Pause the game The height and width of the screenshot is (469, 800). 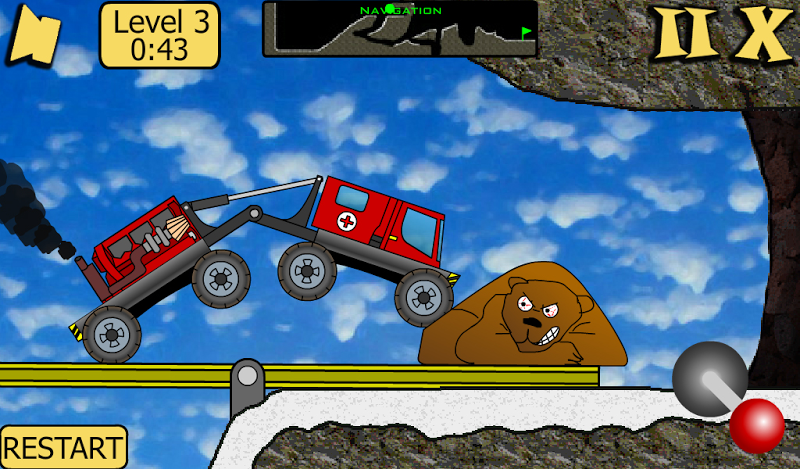point(687,36)
